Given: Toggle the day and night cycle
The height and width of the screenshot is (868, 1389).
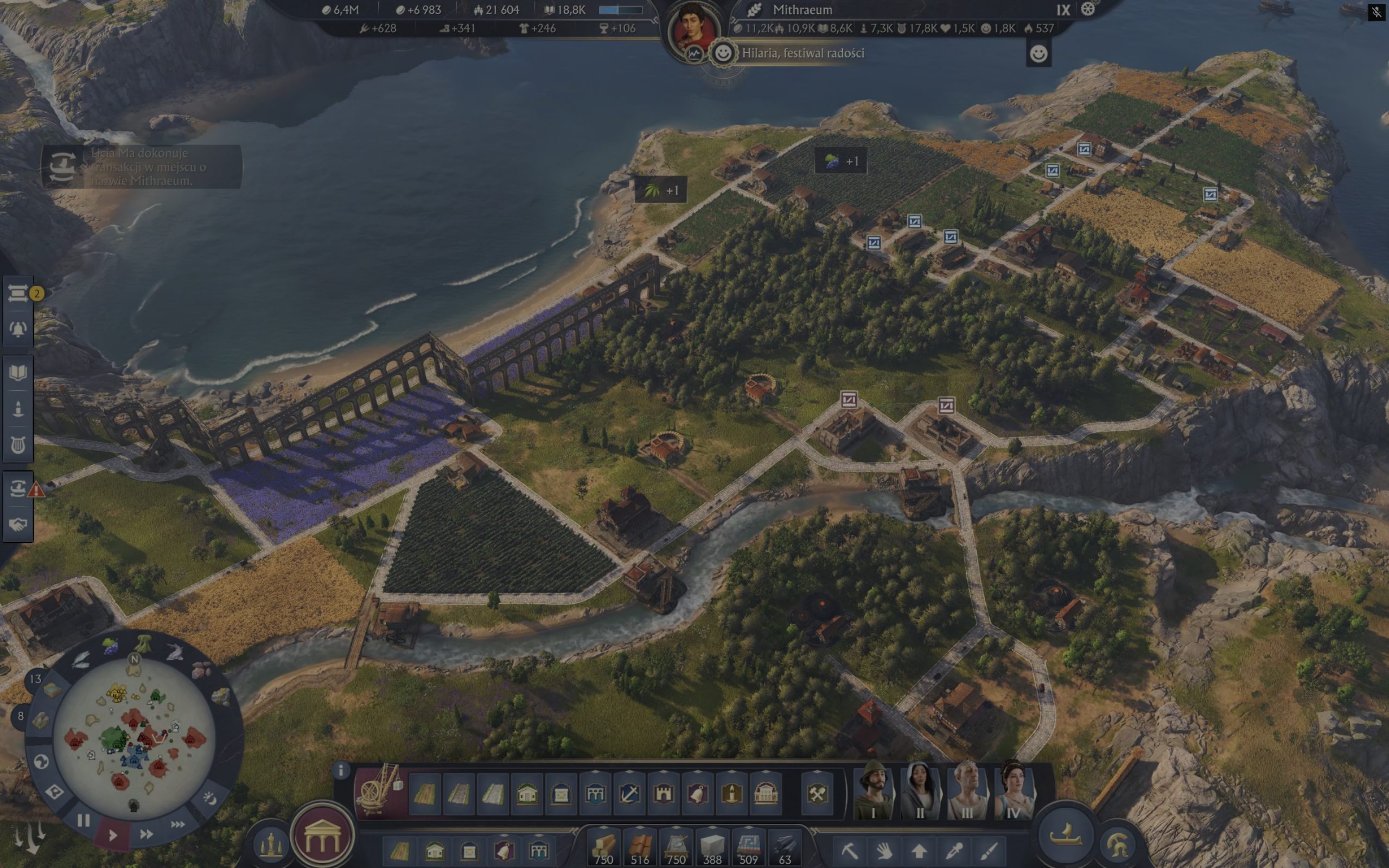Looking at the screenshot, I should point(209,798).
